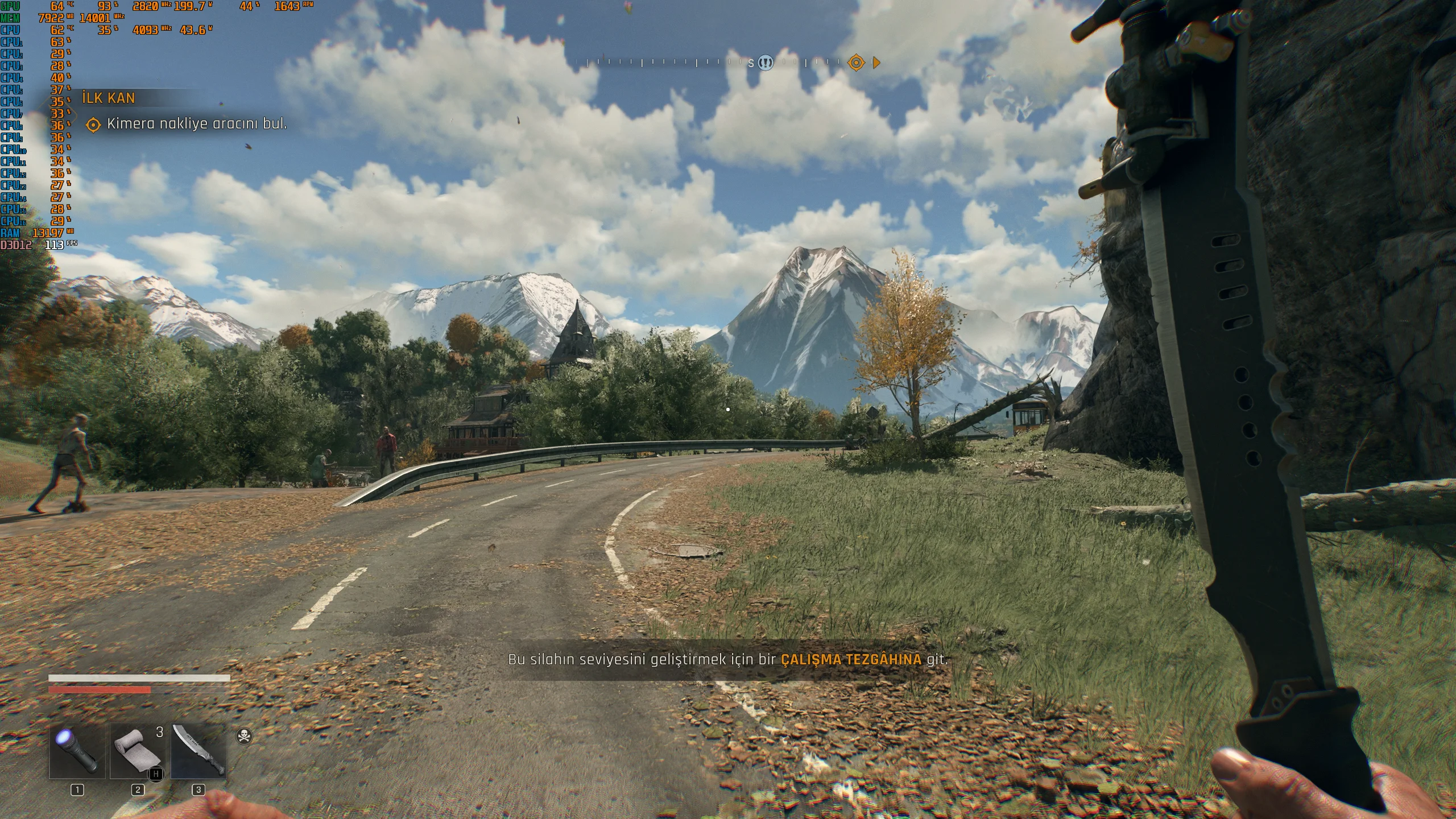Click the Kimera nakliye objective icon
Image resolution: width=1456 pixels, height=819 pixels.
click(x=93, y=125)
